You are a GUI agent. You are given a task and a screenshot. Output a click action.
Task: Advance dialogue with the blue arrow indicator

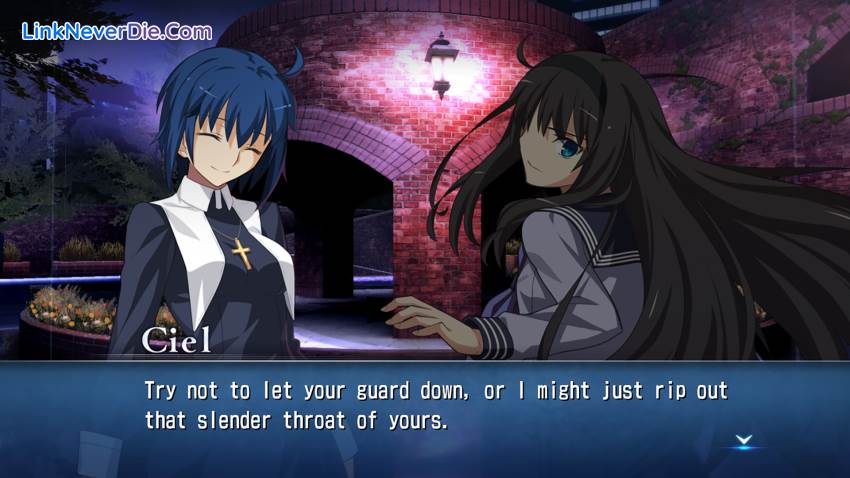(742, 440)
